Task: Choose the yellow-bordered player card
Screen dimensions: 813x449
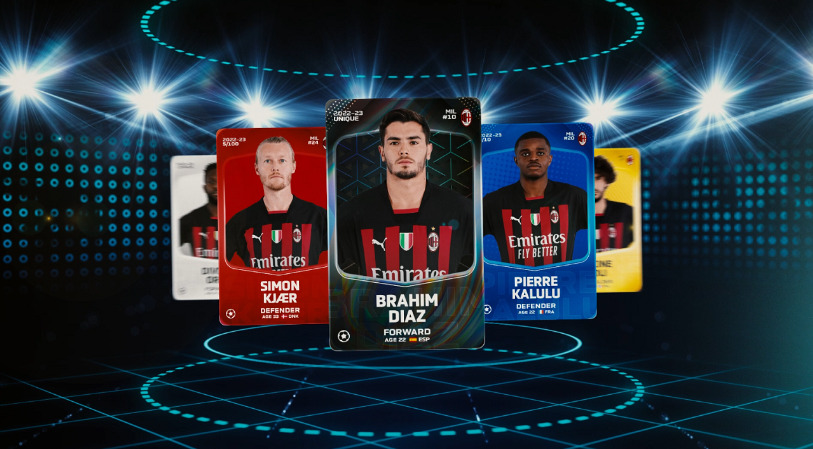Action: tap(620, 220)
